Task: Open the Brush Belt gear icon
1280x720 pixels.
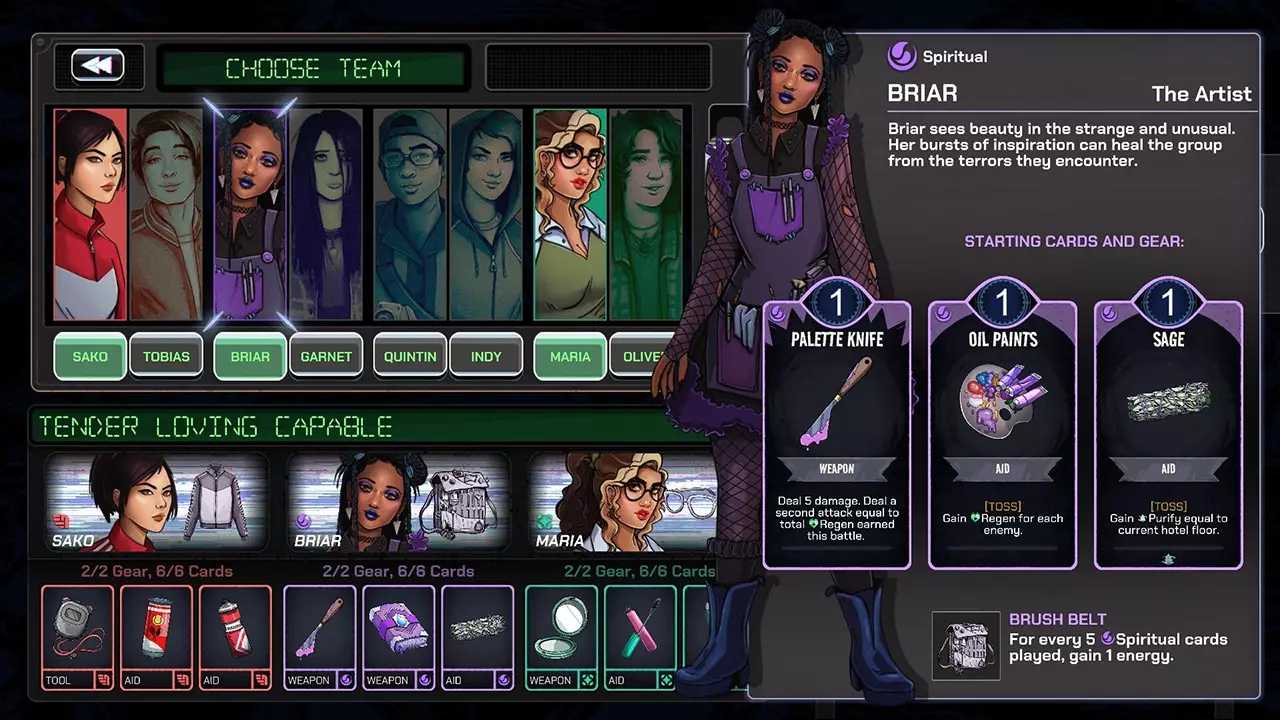Action: 966,645
